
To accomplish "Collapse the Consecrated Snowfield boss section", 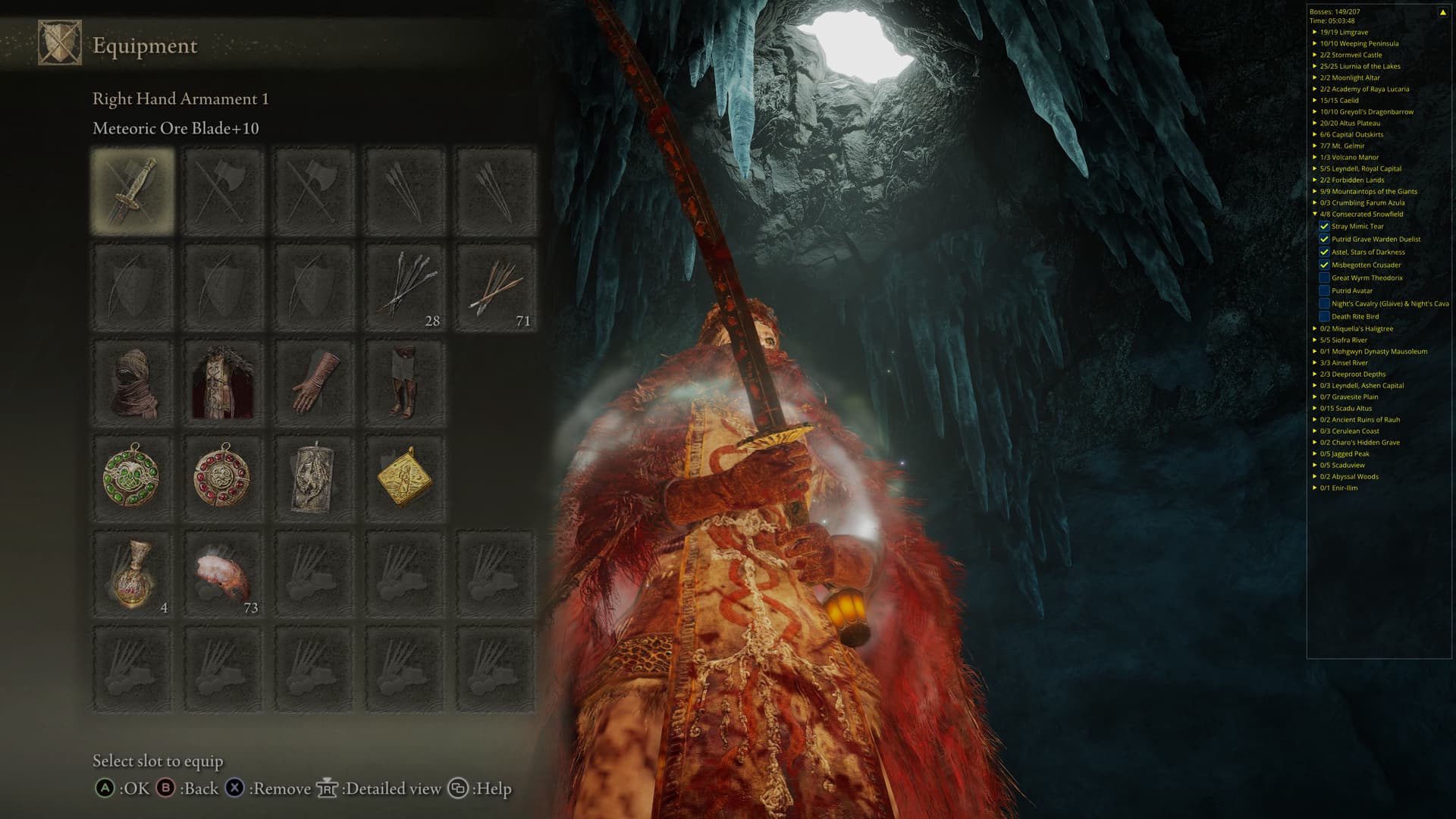I will pos(1315,214).
